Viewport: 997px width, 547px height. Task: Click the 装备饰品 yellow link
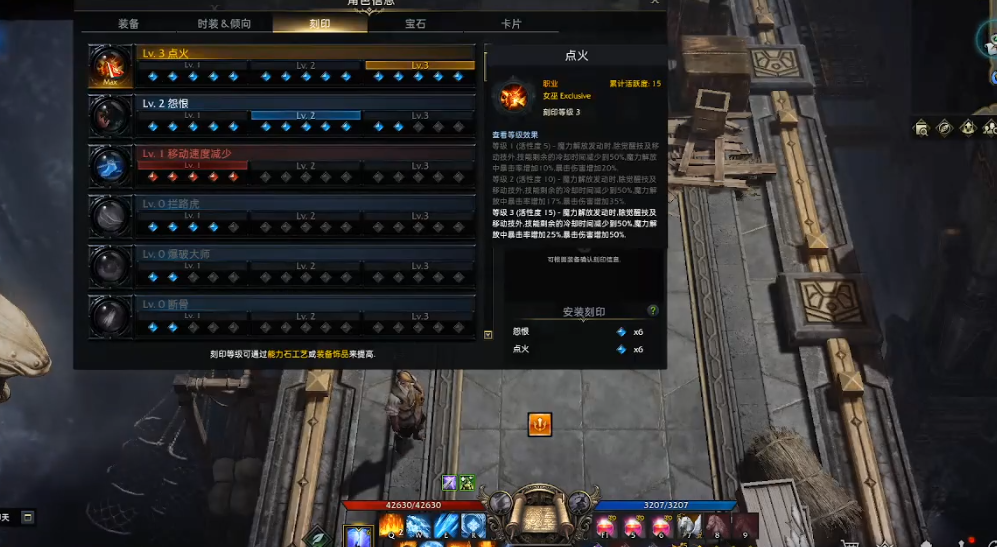(x=335, y=354)
